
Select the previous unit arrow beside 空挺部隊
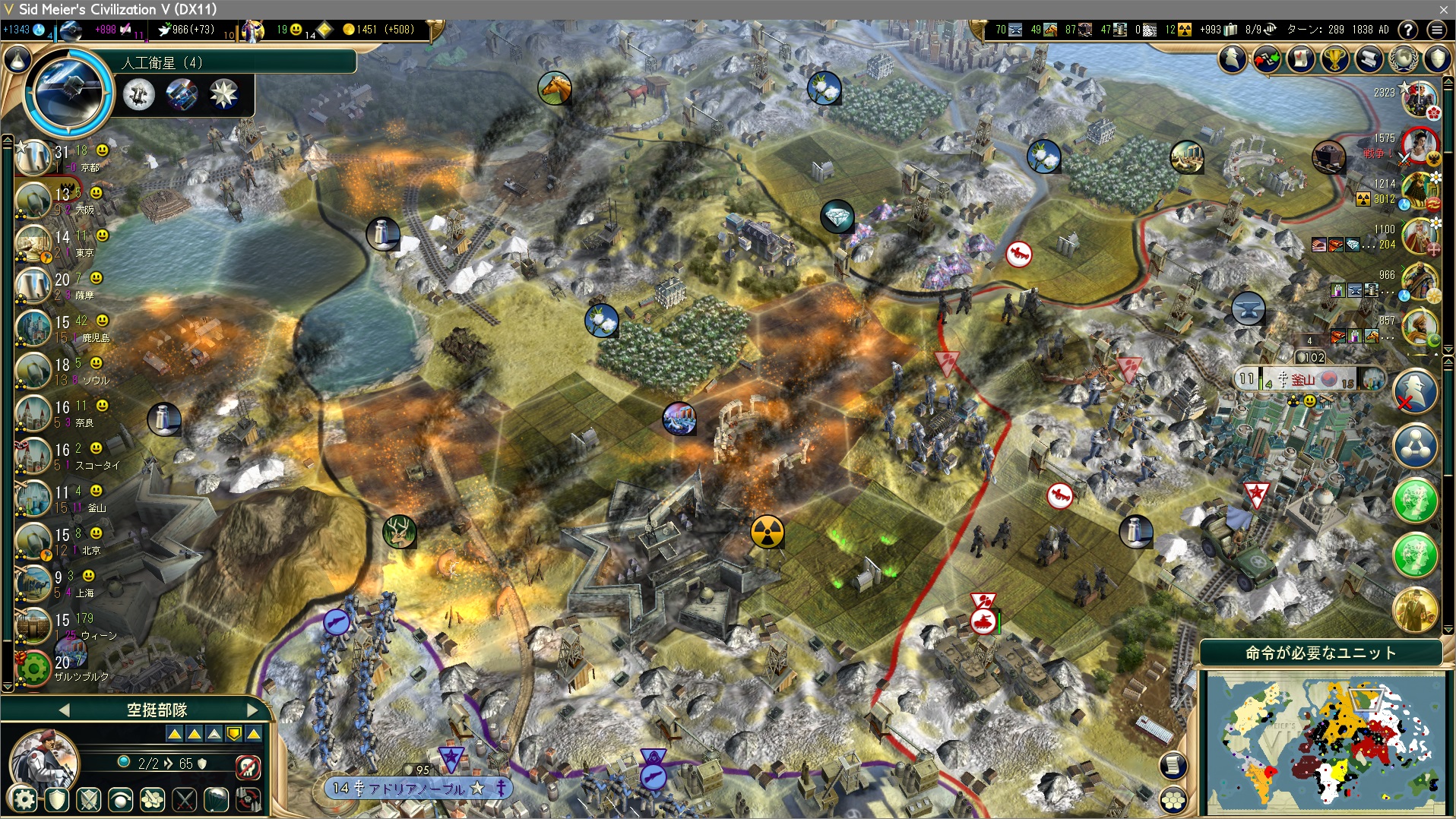coord(64,710)
